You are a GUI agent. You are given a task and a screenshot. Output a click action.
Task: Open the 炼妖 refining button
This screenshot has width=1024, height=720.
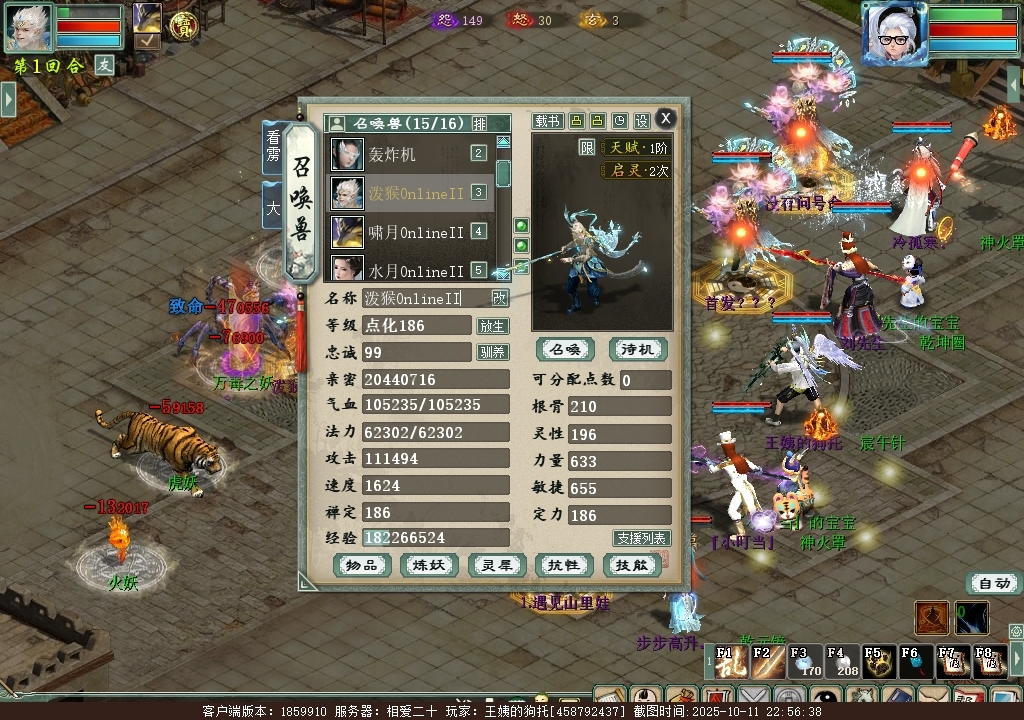[x=429, y=565]
